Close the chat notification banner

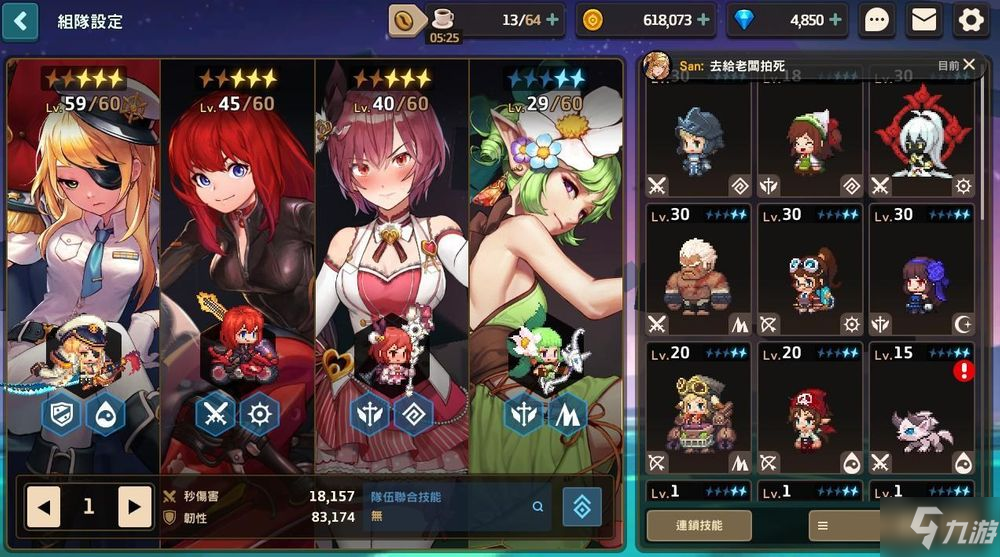pos(969,65)
